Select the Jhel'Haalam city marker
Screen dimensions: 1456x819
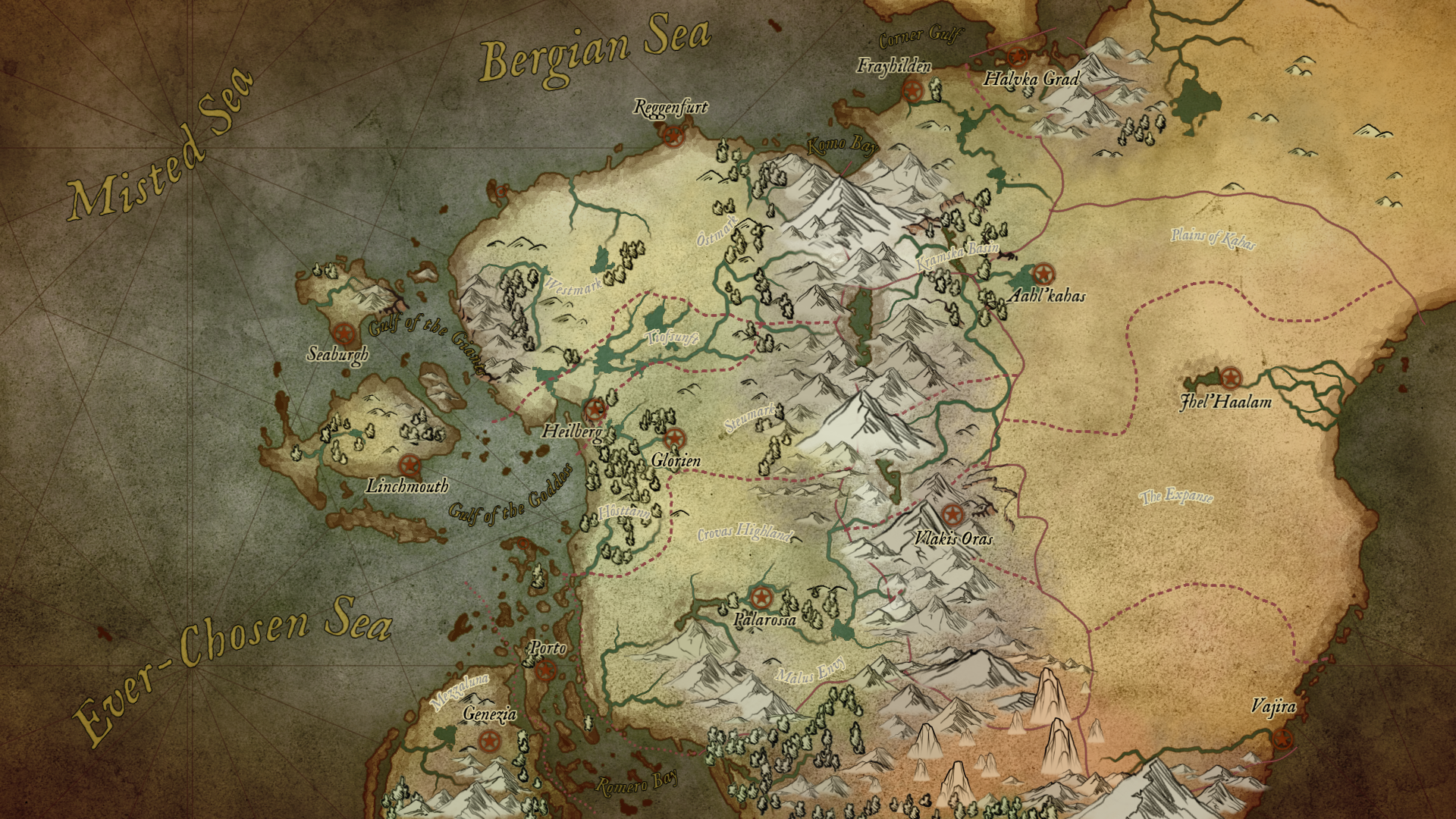tap(1230, 377)
